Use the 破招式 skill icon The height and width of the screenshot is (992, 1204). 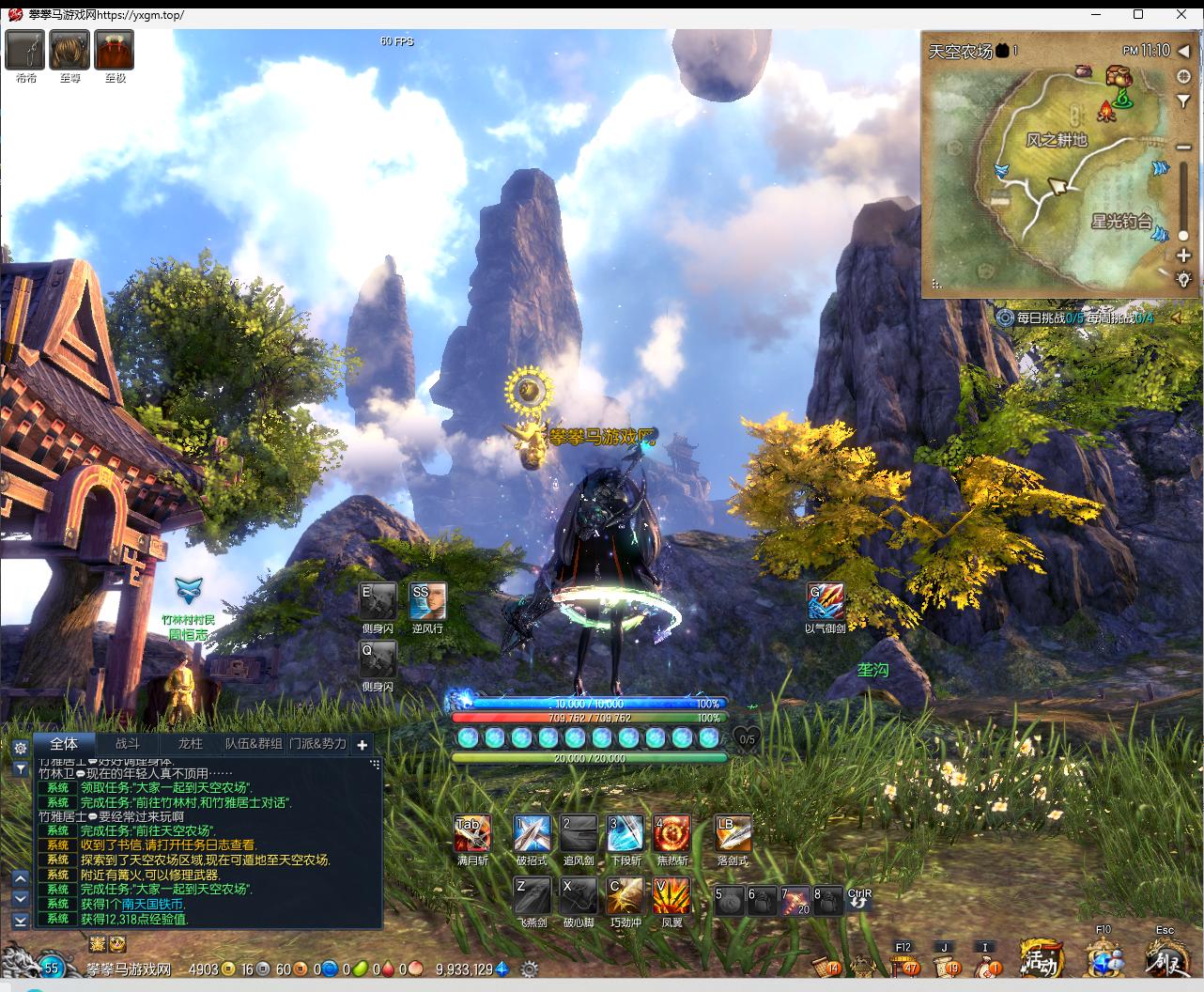click(532, 833)
